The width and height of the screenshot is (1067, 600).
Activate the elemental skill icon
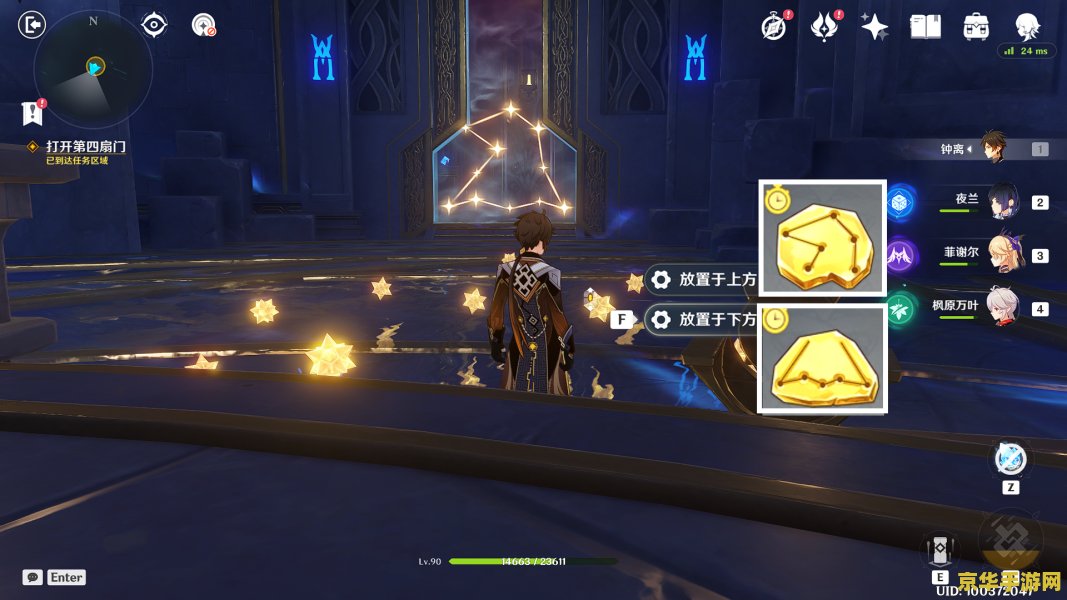(940, 550)
